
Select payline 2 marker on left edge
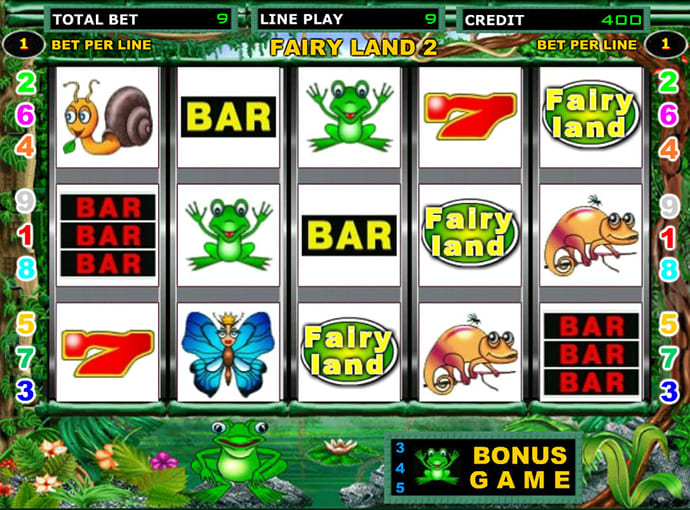pos(25,83)
